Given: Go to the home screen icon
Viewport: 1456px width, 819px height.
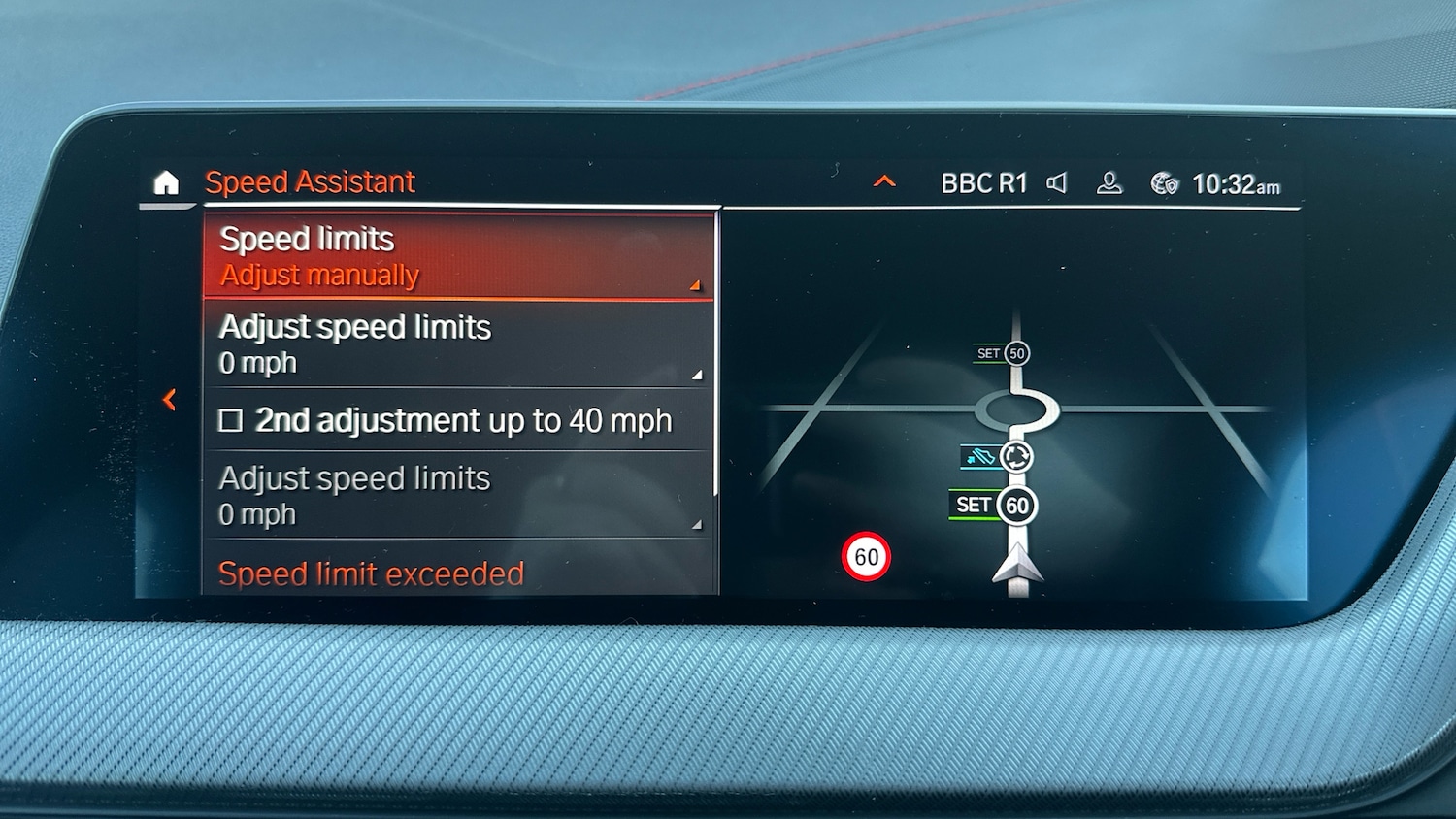Looking at the screenshot, I should [166, 182].
